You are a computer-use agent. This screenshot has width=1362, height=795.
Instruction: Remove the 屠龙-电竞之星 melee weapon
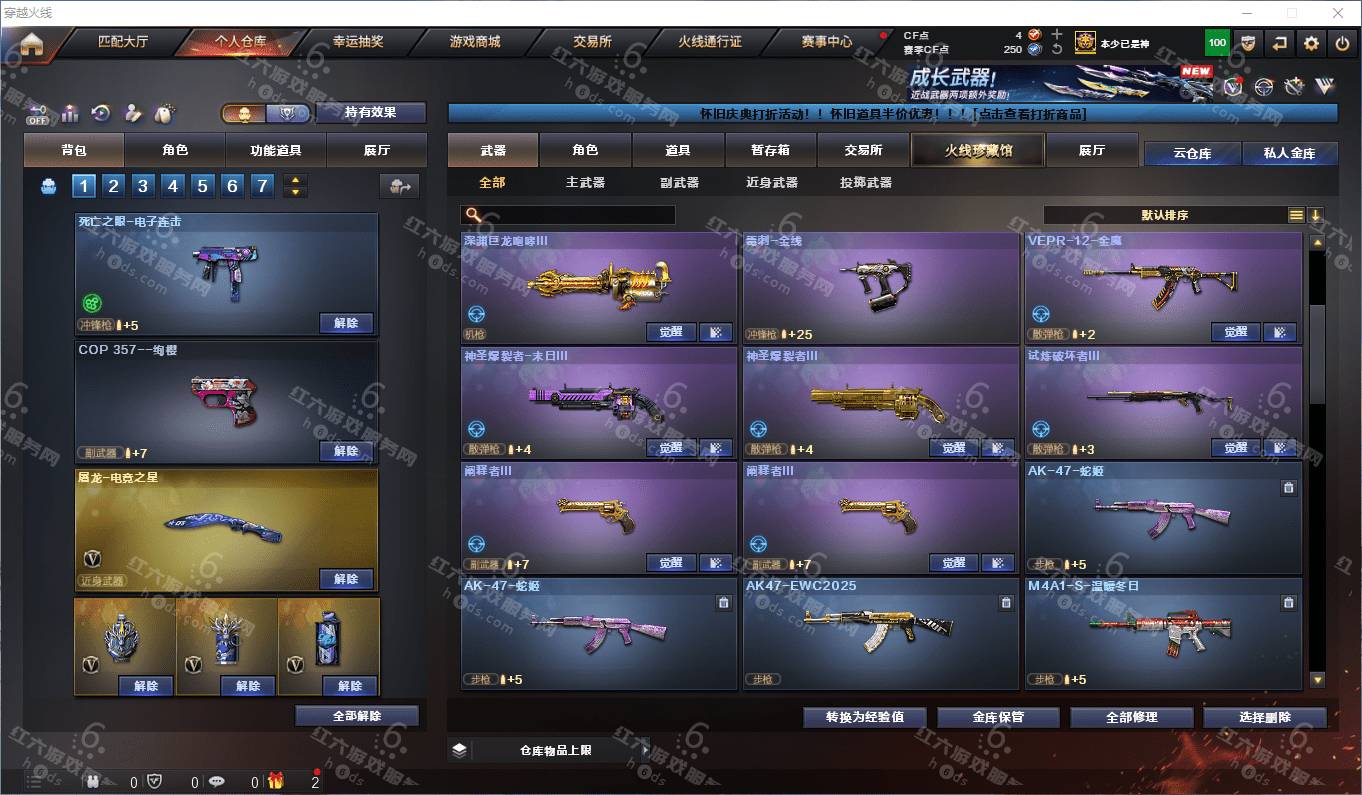[346, 579]
